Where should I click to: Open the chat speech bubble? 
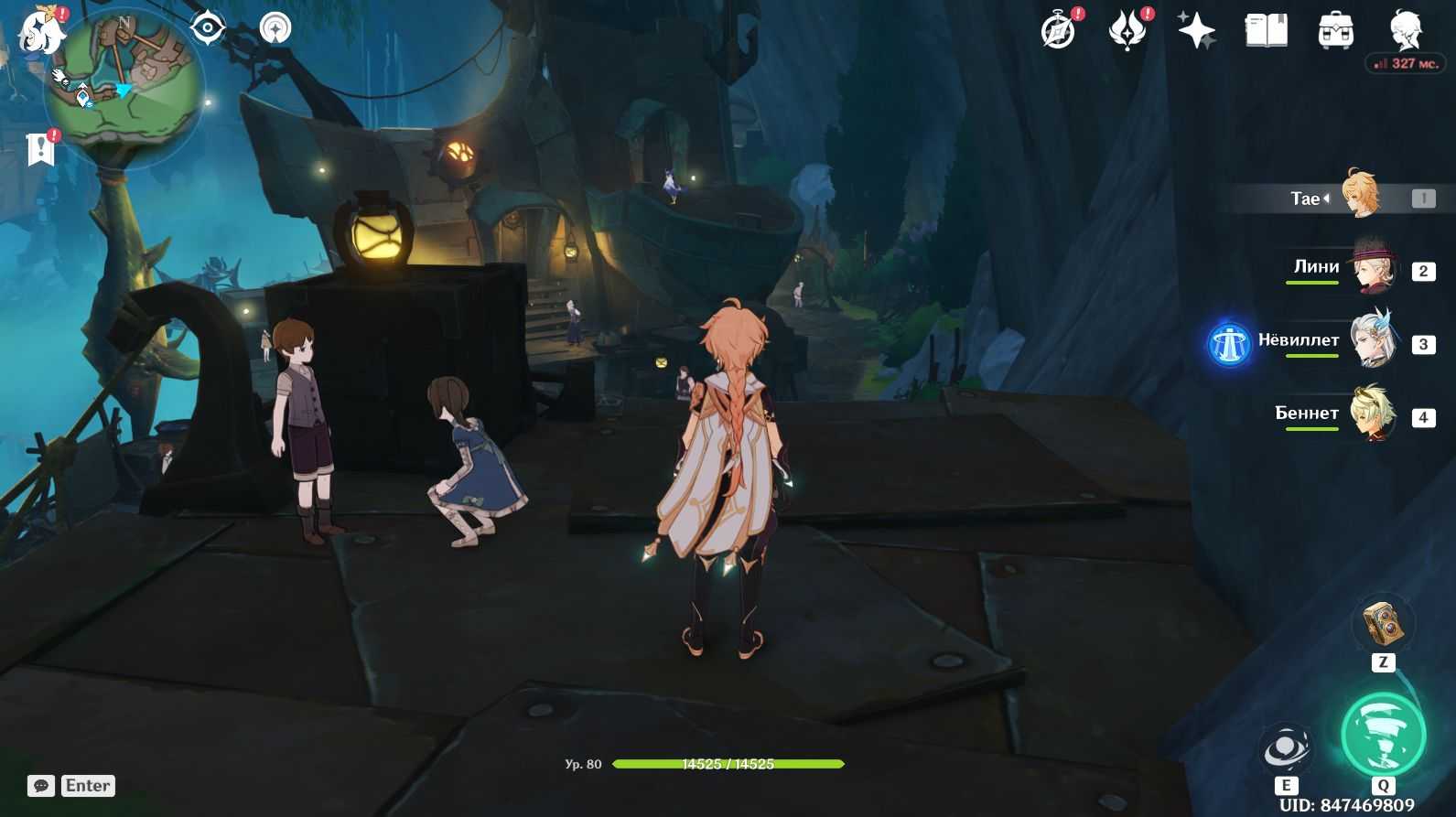point(41,786)
